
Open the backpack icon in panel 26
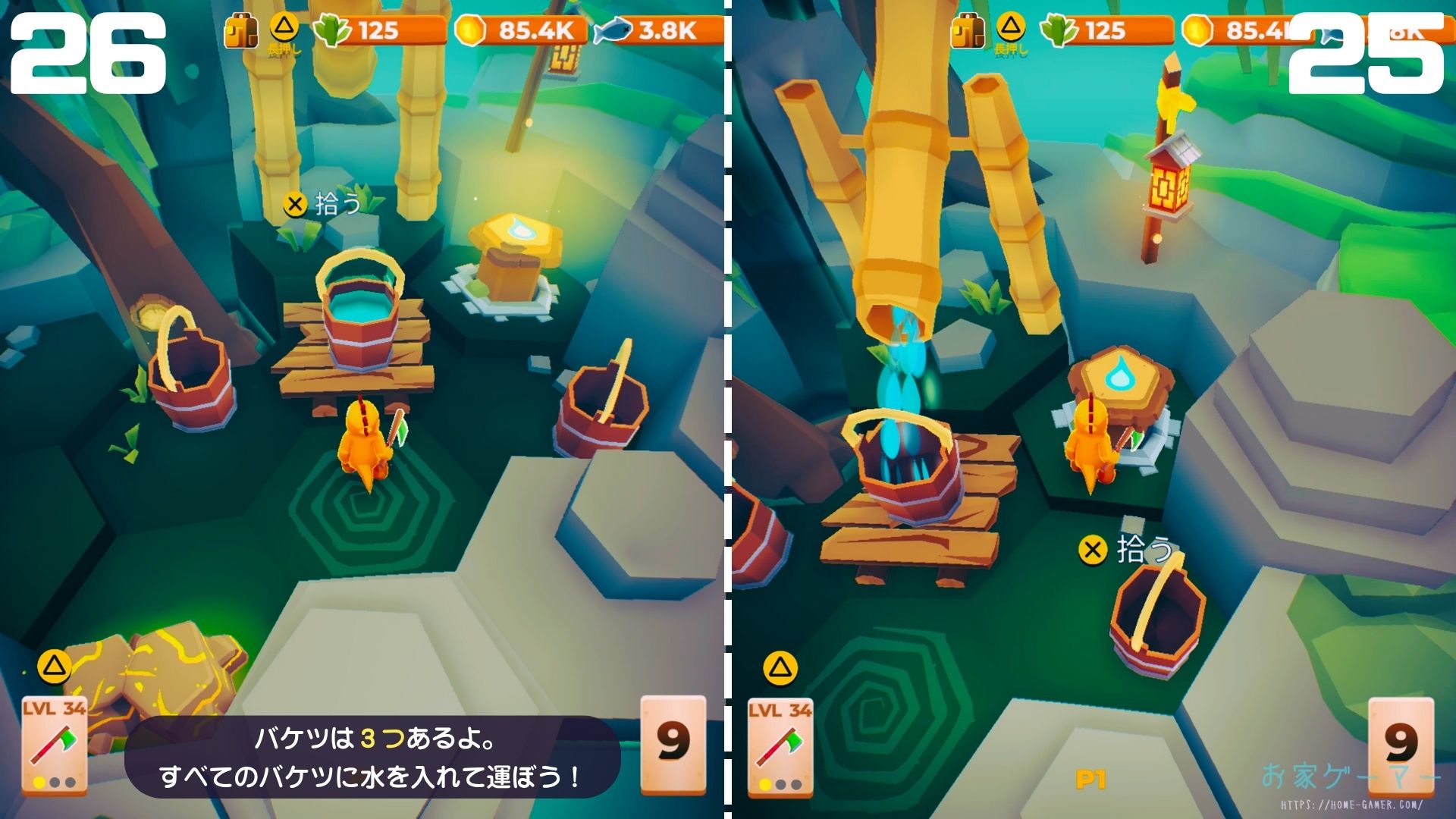coord(240,32)
